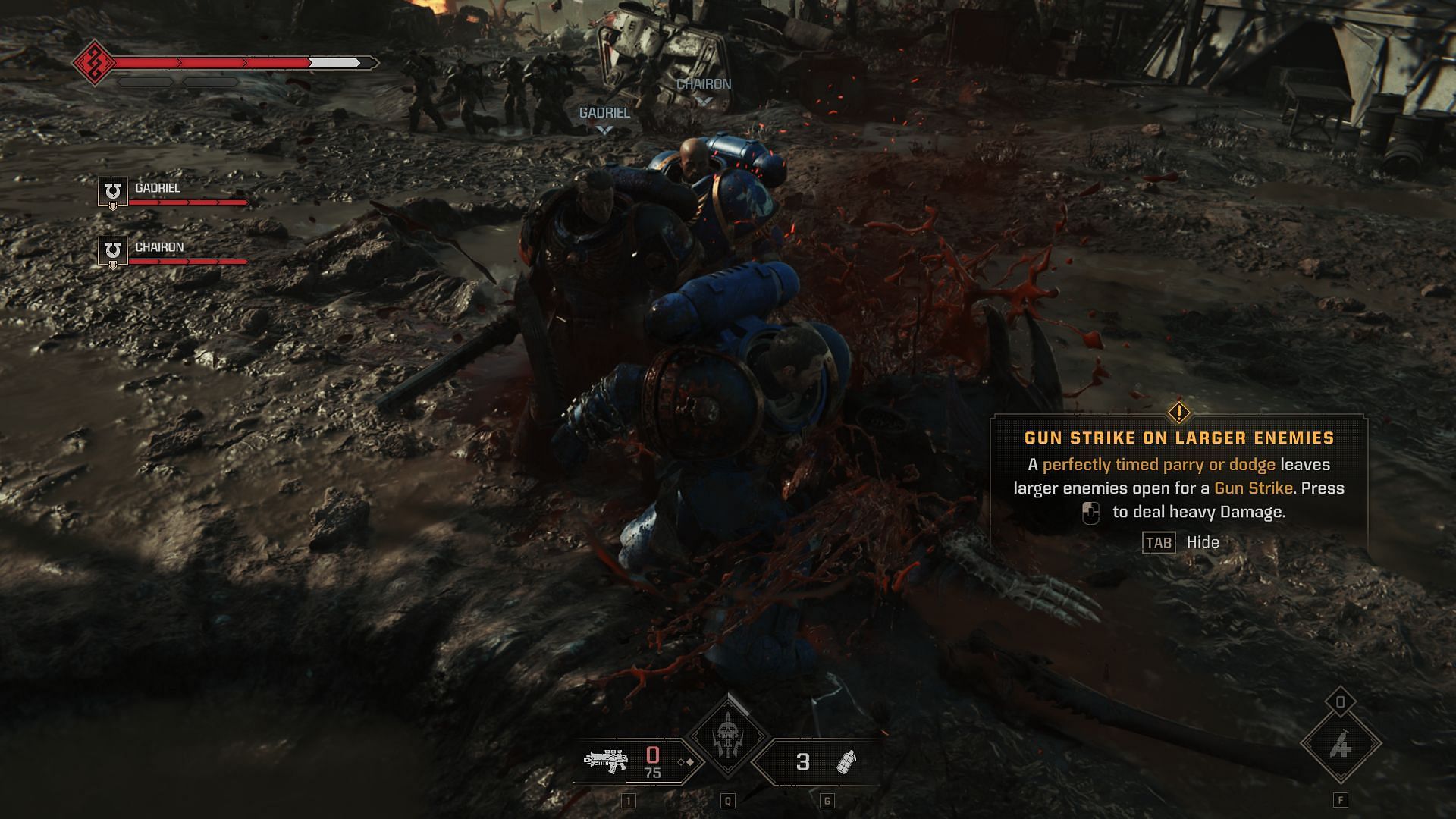This screenshot has height=819, width=1456.
Task: Click the tutorial warning exclamation icon
Action: pyautogui.click(x=1178, y=413)
